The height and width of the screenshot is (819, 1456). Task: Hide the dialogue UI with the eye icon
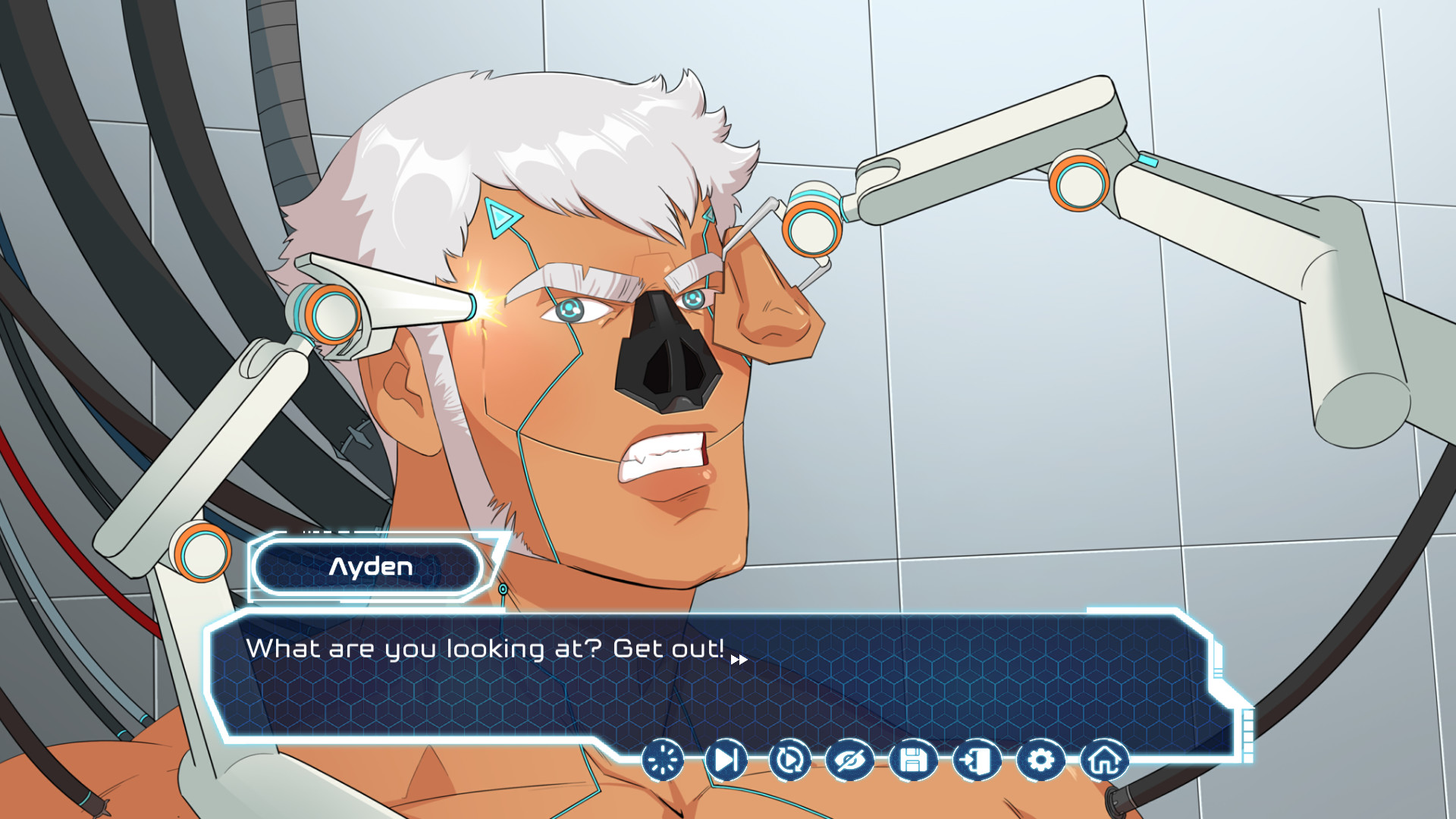coord(851,759)
